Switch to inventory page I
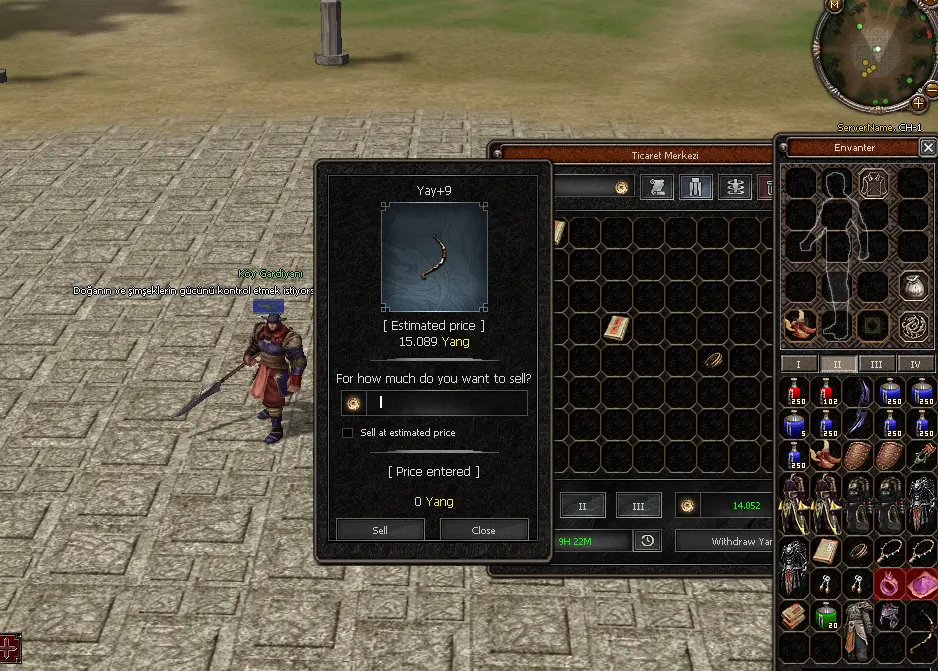Viewport: 938px width, 671px height. (798, 364)
